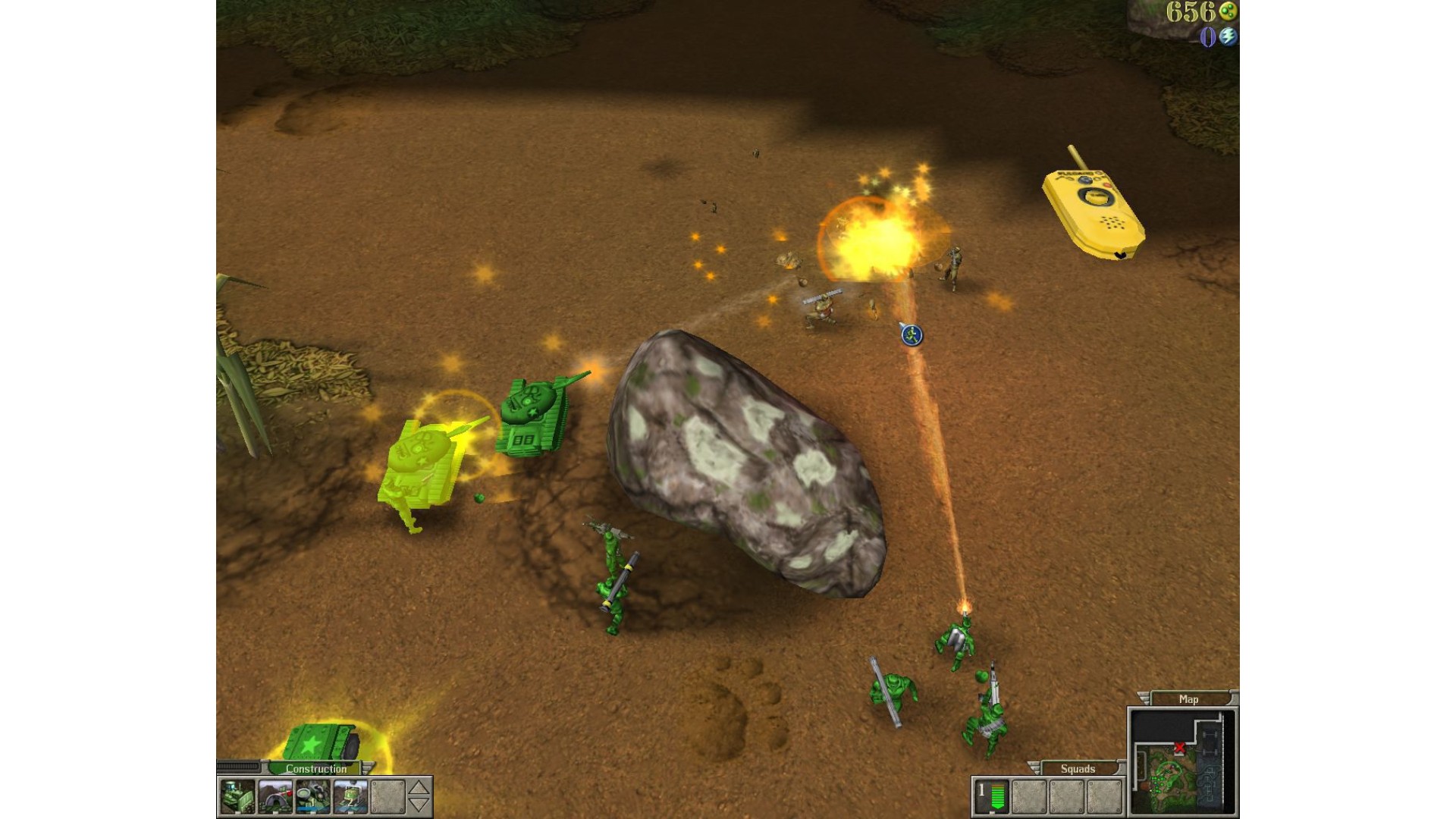This screenshot has width=1456, height=819.
Task: Select the construction icon numbered 2
Action: click(350, 797)
